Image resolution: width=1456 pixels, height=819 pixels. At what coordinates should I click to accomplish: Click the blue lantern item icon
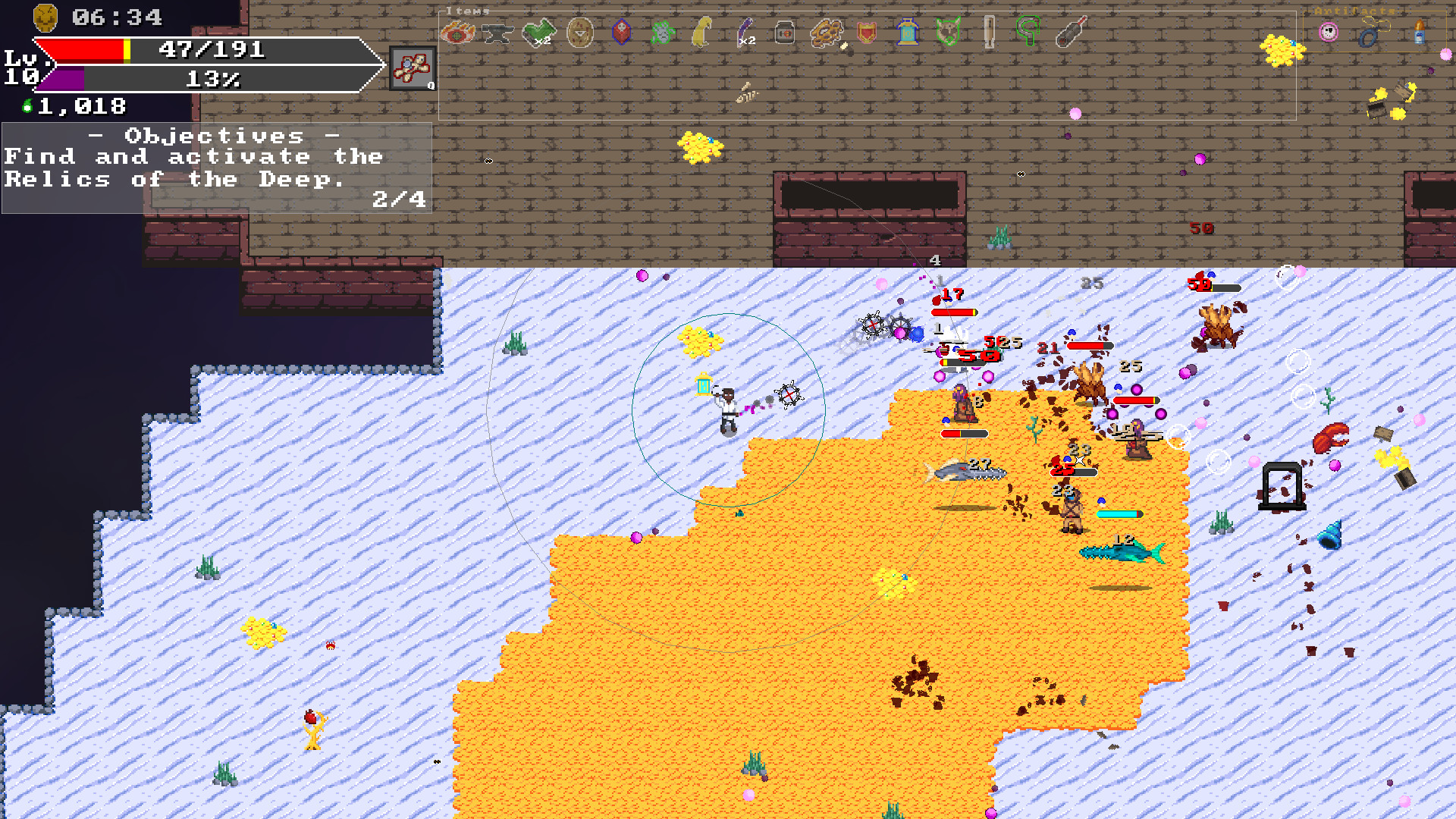tap(907, 32)
